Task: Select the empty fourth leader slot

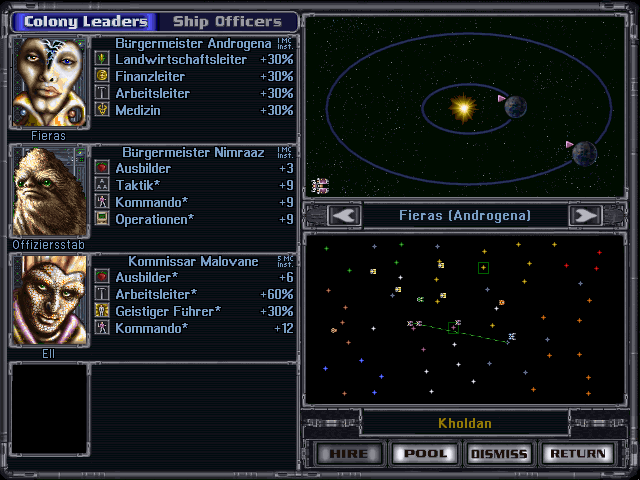Action: [50, 408]
